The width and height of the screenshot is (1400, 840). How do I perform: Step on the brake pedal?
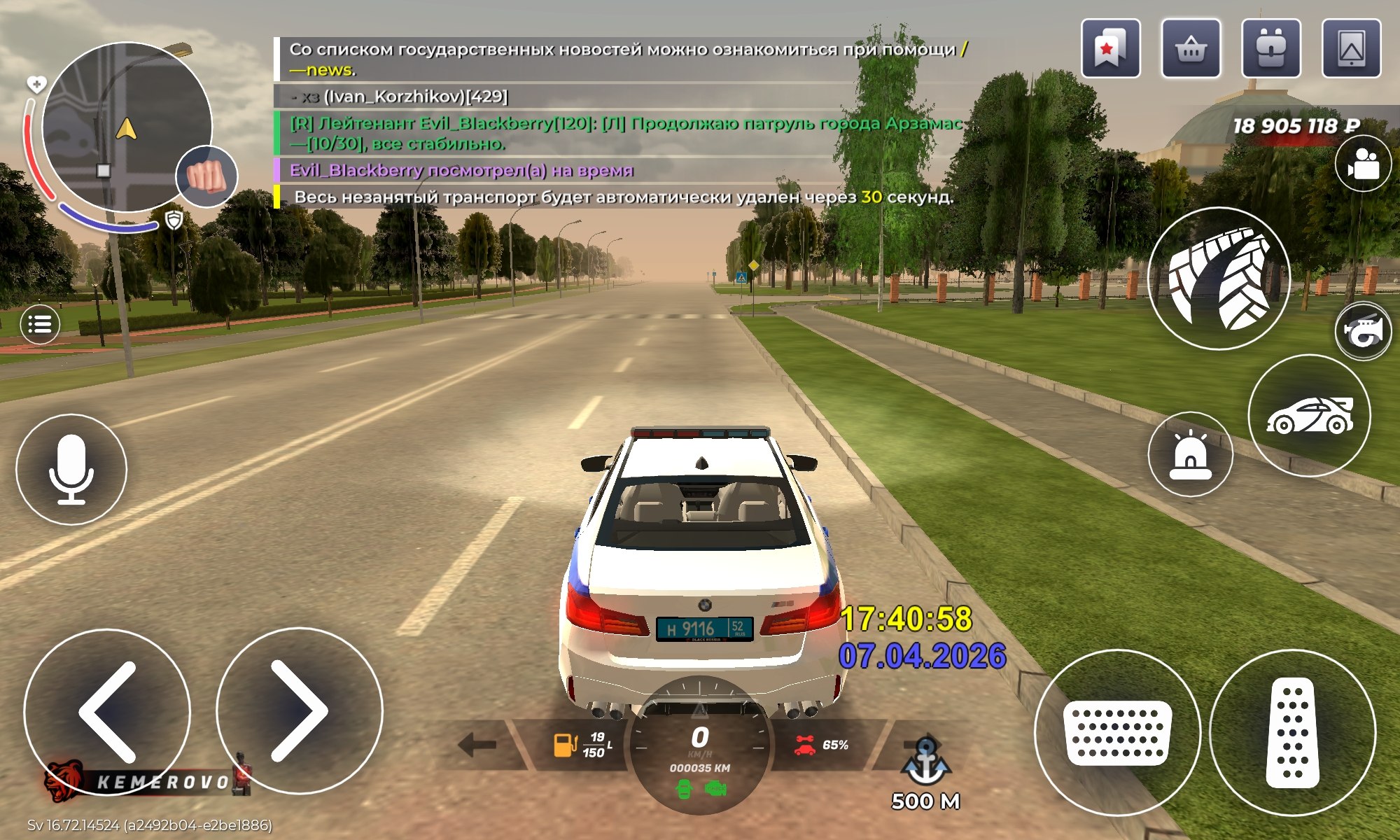pyautogui.click(x=1117, y=732)
